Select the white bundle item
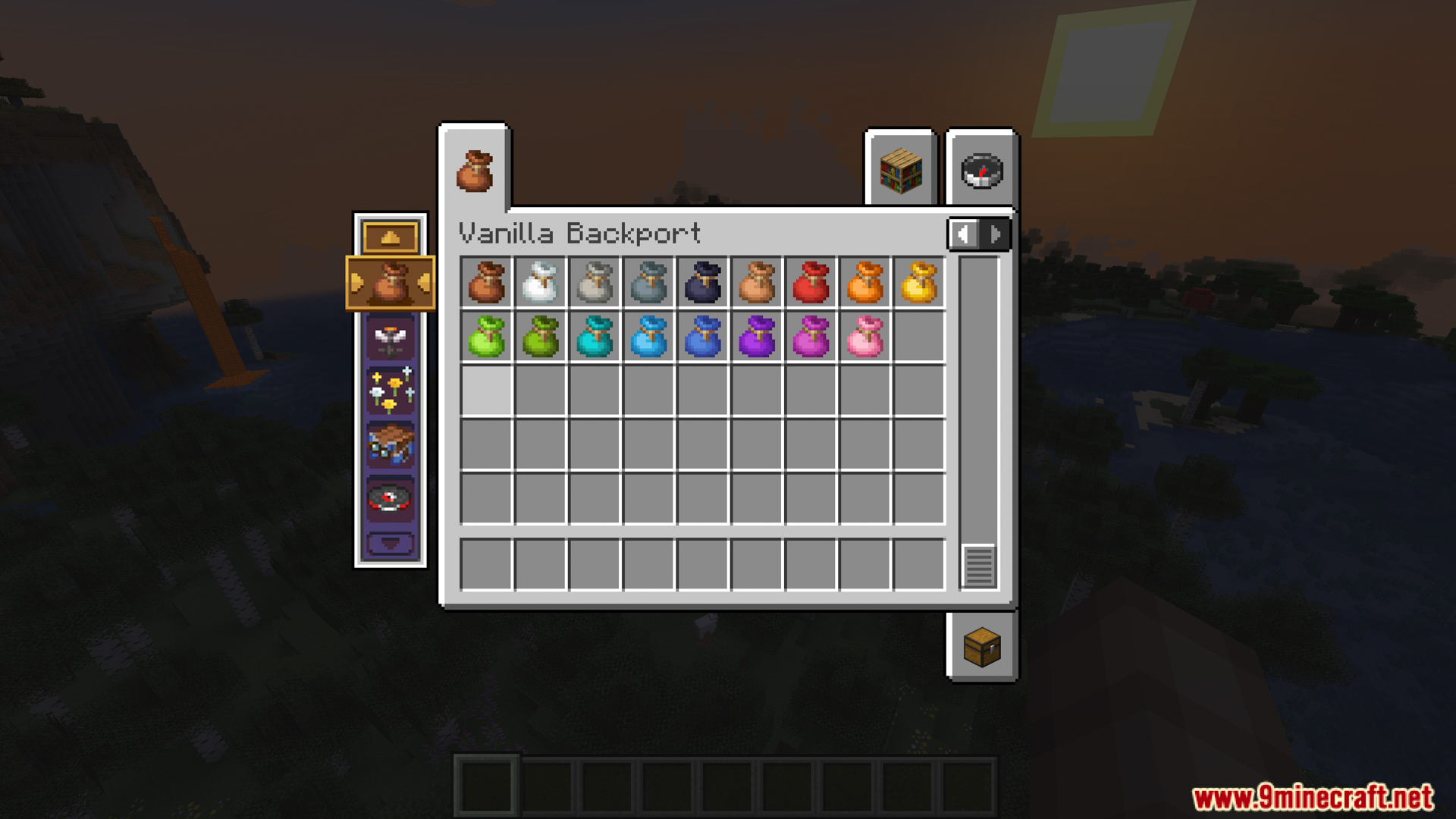Image resolution: width=1456 pixels, height=819 pixels. click(540, 283)
